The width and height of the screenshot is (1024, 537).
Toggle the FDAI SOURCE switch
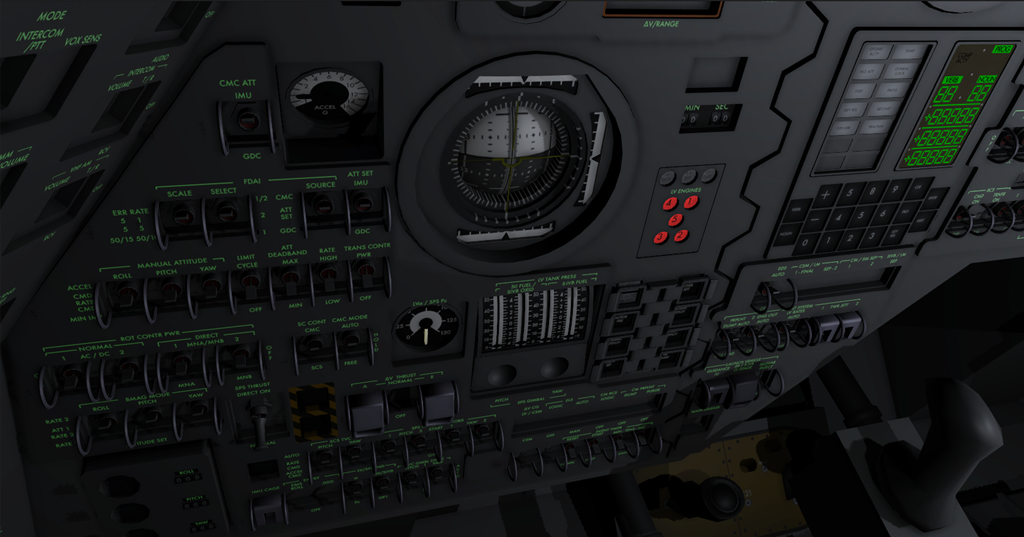point(320,205)
